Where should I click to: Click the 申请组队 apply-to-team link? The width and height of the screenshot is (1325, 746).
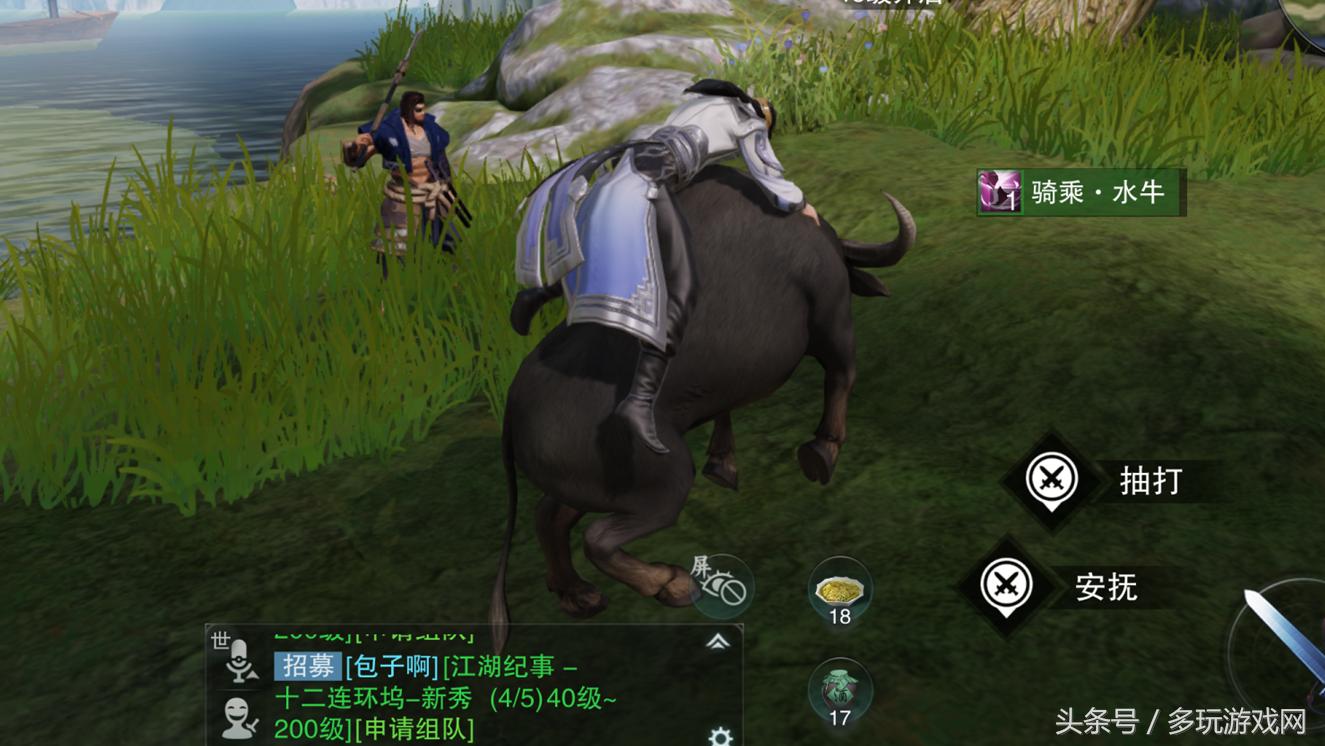tap(414, 729)
